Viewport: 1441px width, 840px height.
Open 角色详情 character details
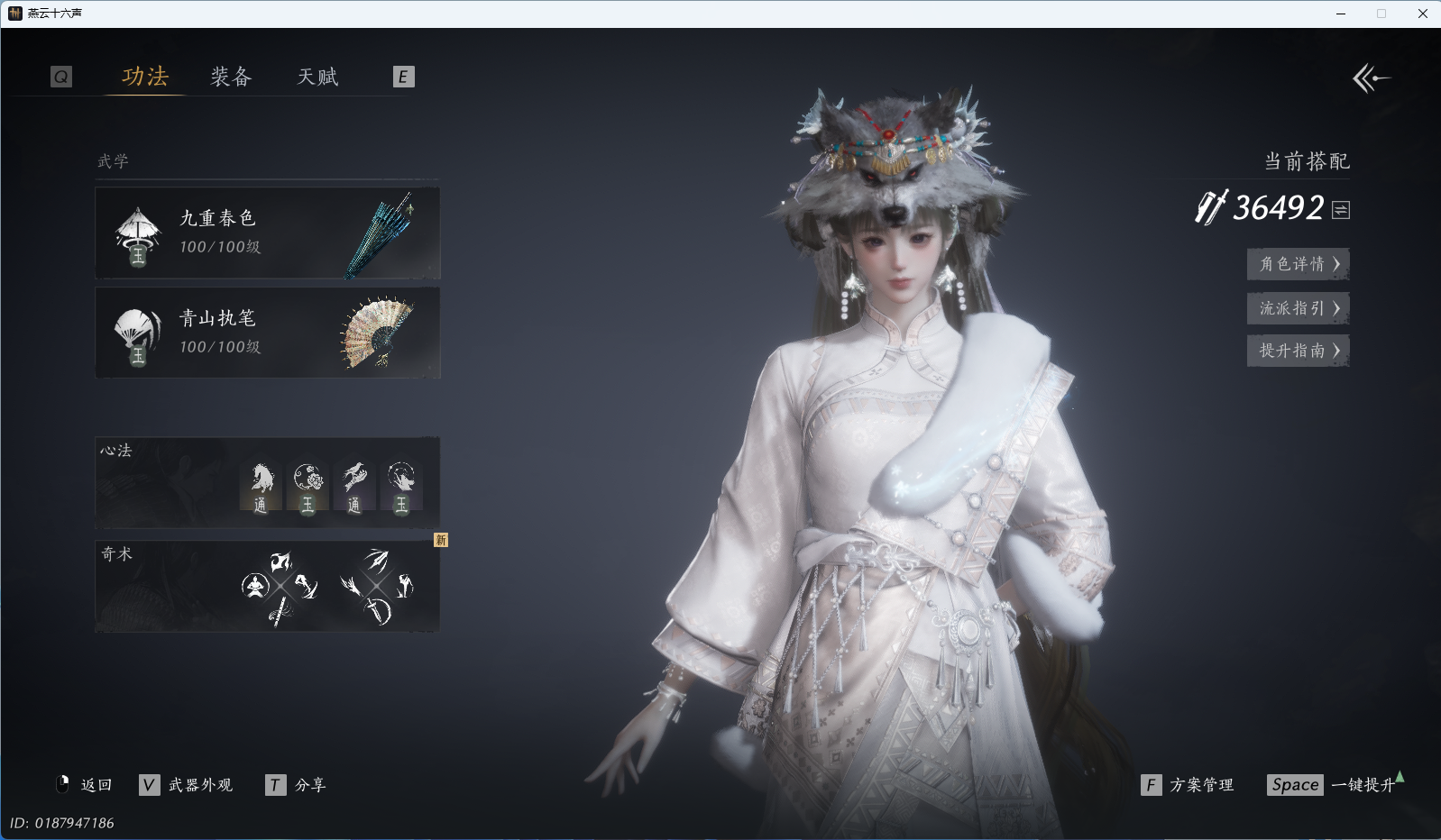click(1298, 264)
